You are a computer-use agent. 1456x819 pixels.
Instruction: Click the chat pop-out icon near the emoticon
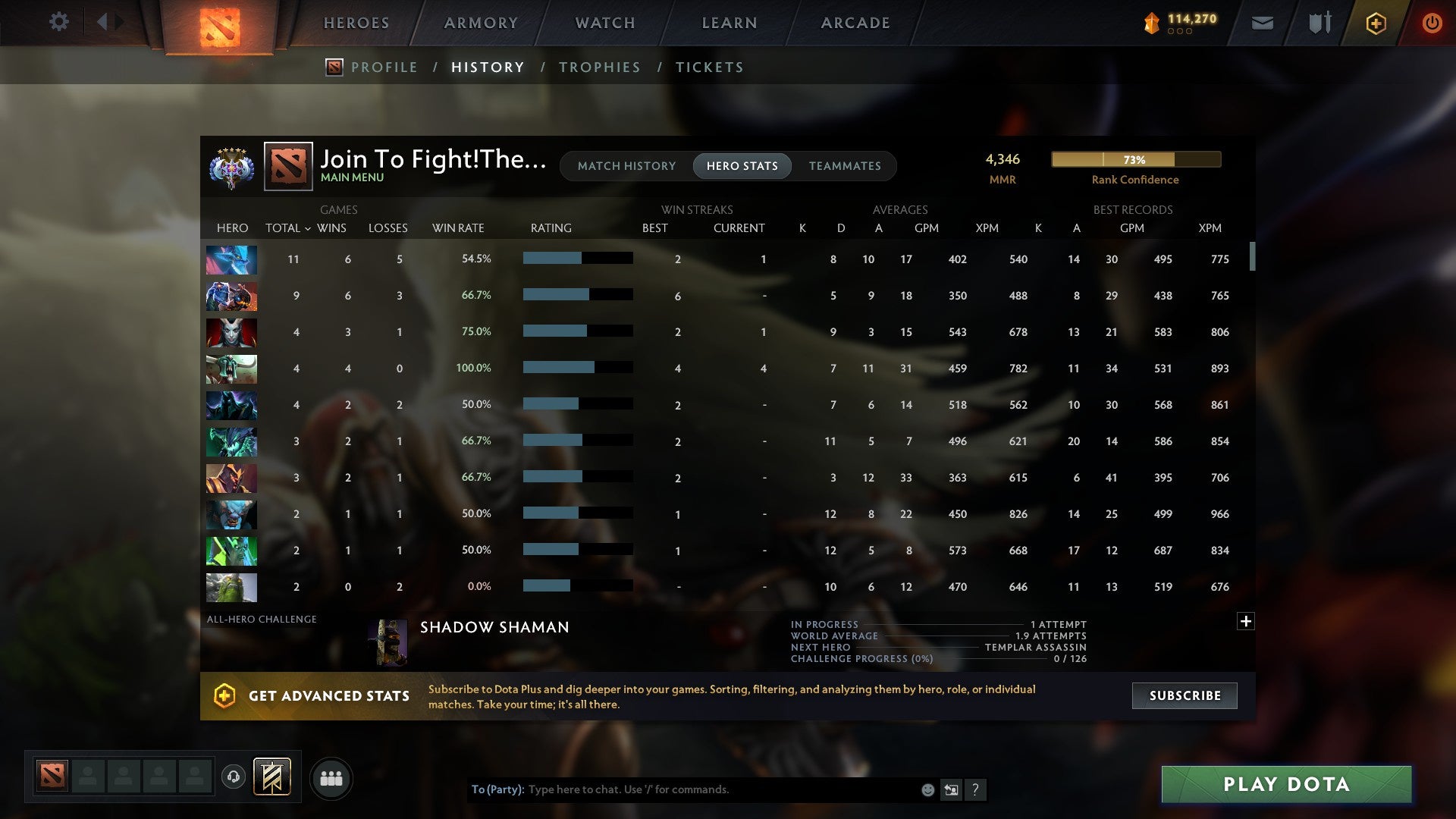tap(952, 789)
